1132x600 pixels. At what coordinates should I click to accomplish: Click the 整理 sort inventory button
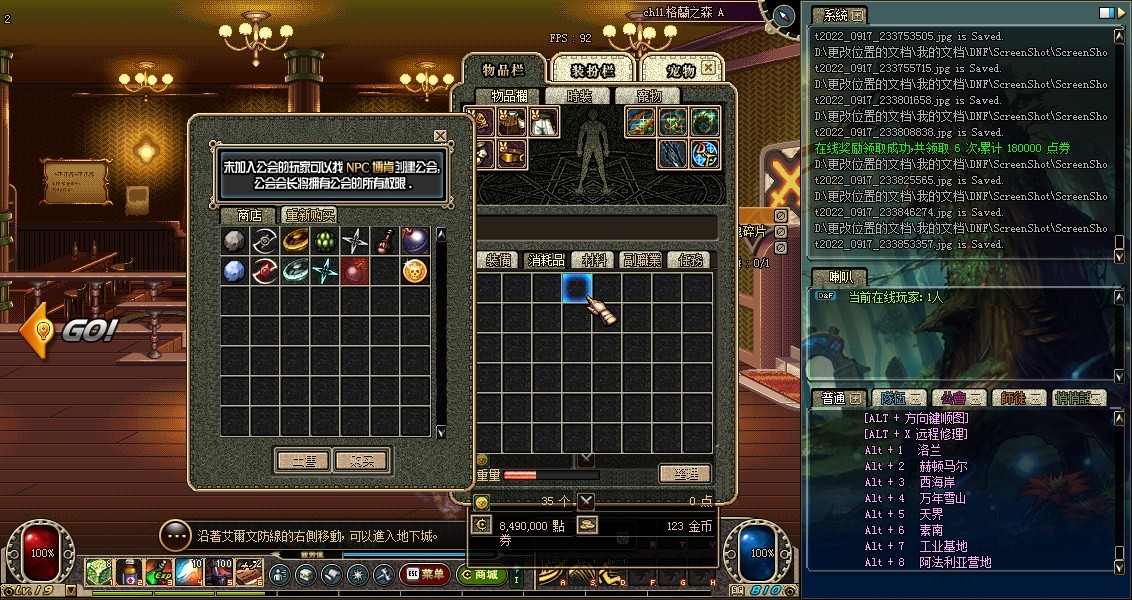[x=685, y=474]
